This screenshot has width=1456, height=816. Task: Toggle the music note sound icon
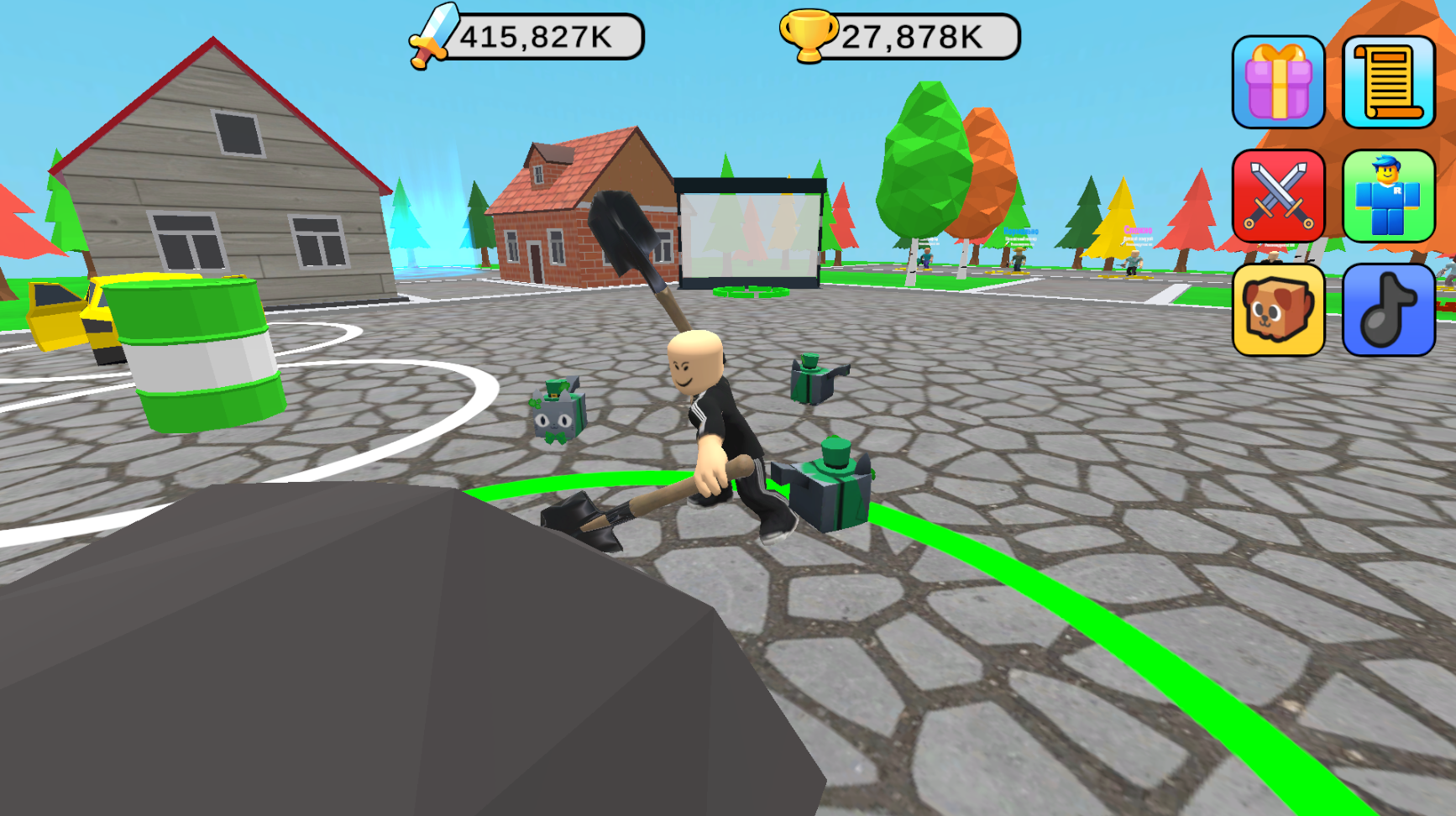pos(1387,308)
